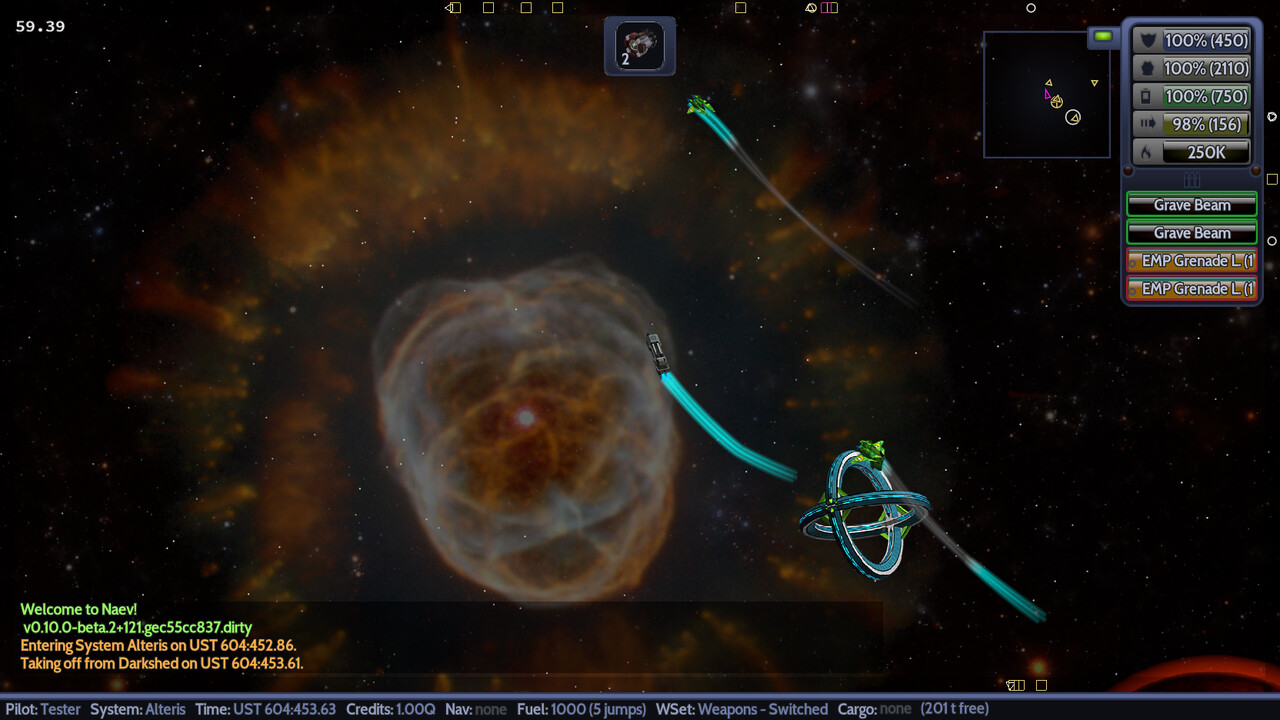1280x720 pixels.
Task: Target the white-circled ship marker on radar
Action: (x=1073, y=117)
